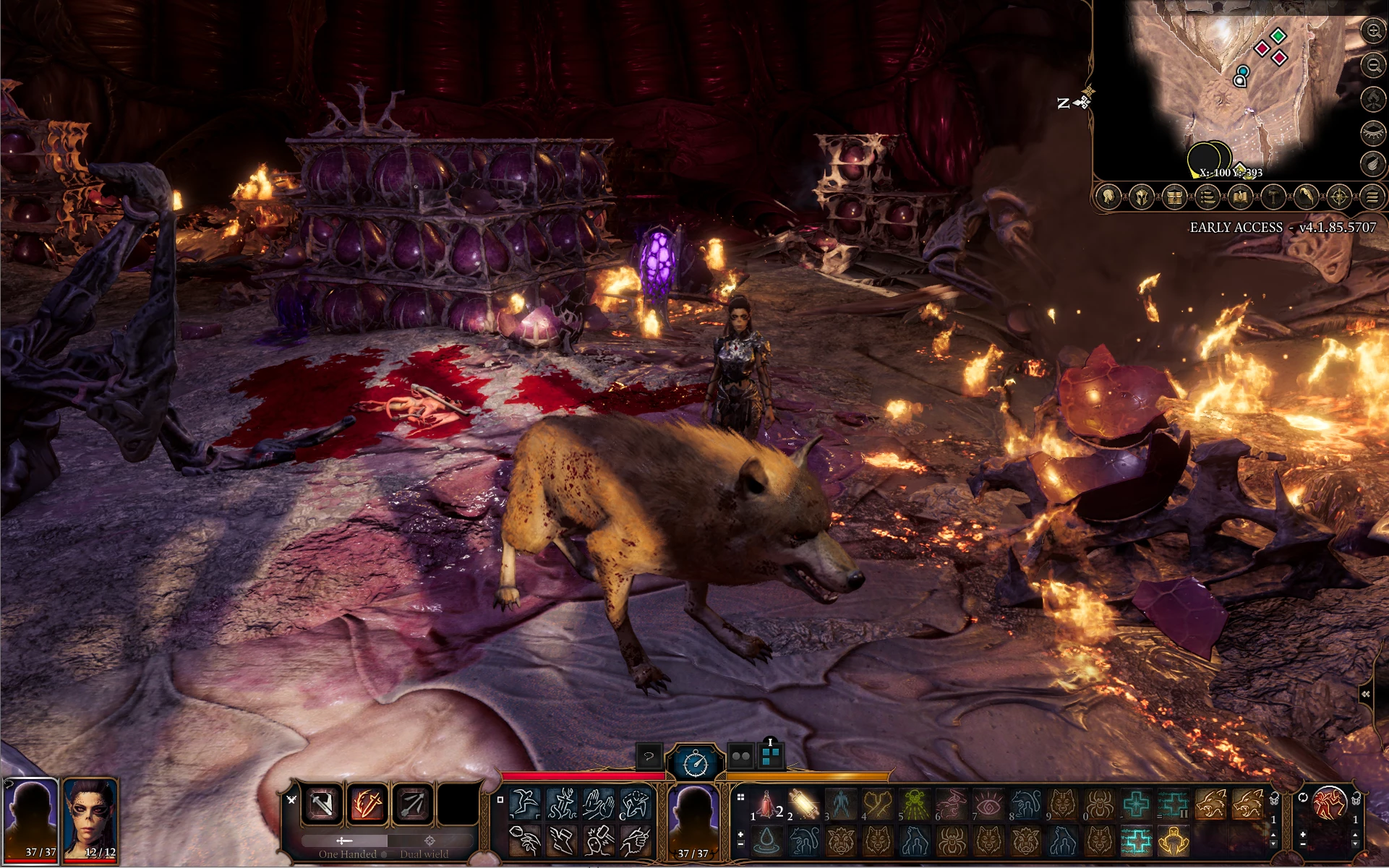Cast the green skull poison spell
This screenshot has height=868, width=1389.
pos(915,804)
